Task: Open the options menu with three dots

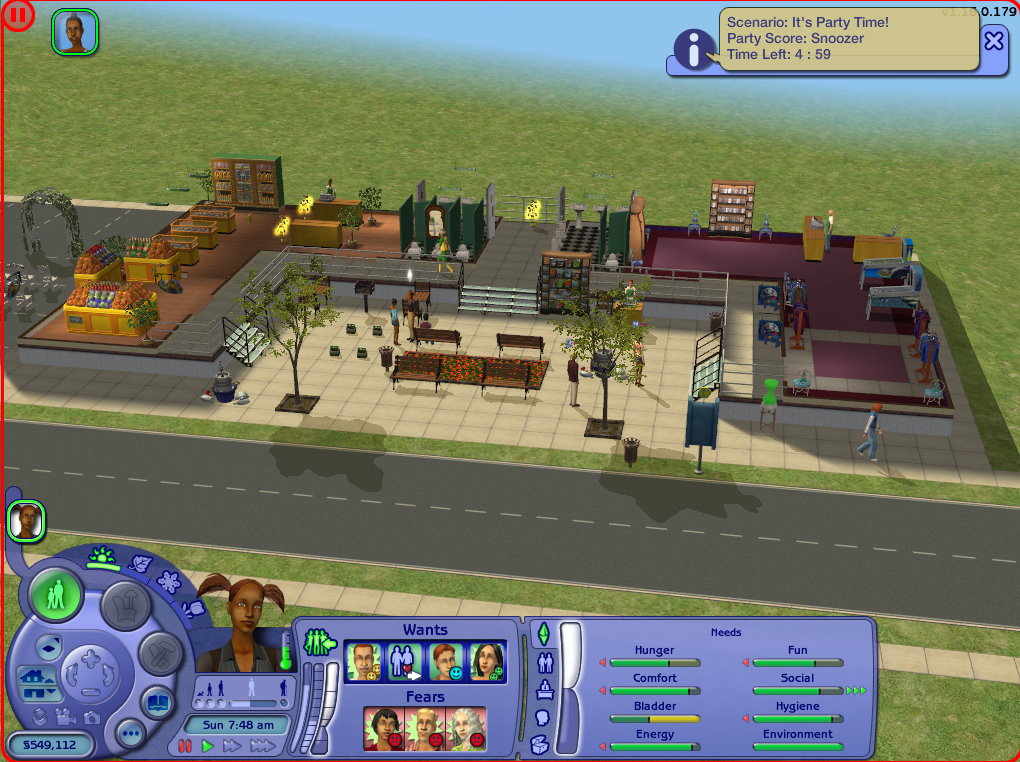Action: 130,732
